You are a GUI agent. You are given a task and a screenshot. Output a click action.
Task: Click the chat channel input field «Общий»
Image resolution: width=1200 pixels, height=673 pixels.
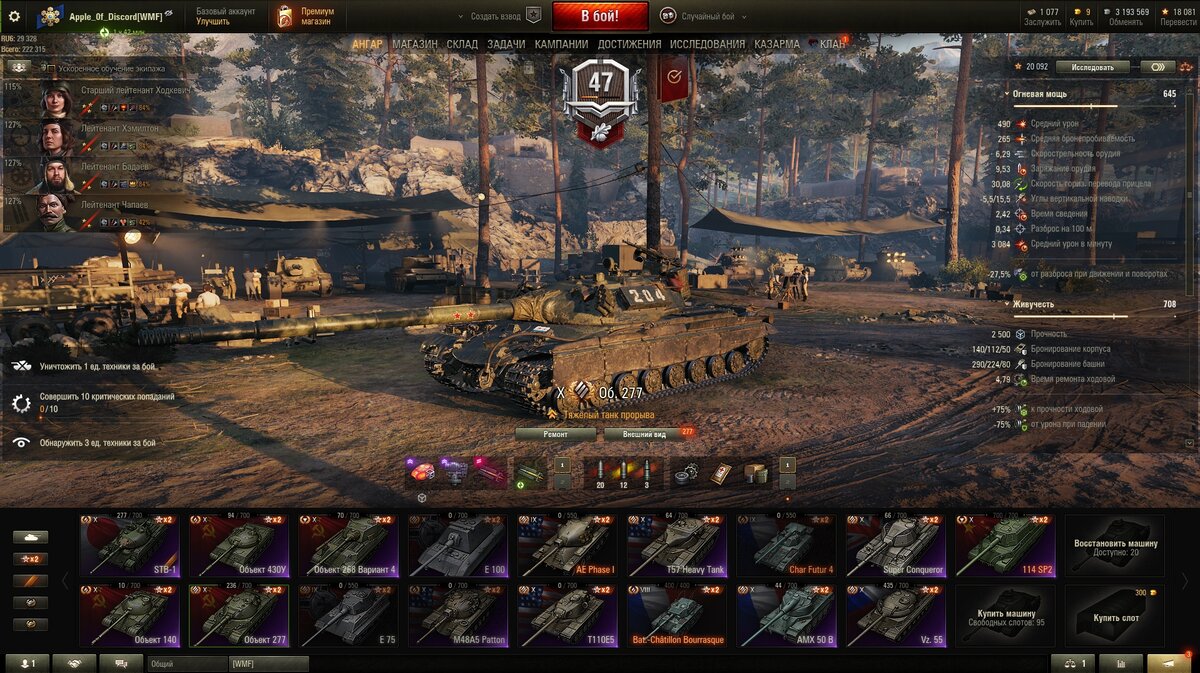click(187, 663)
